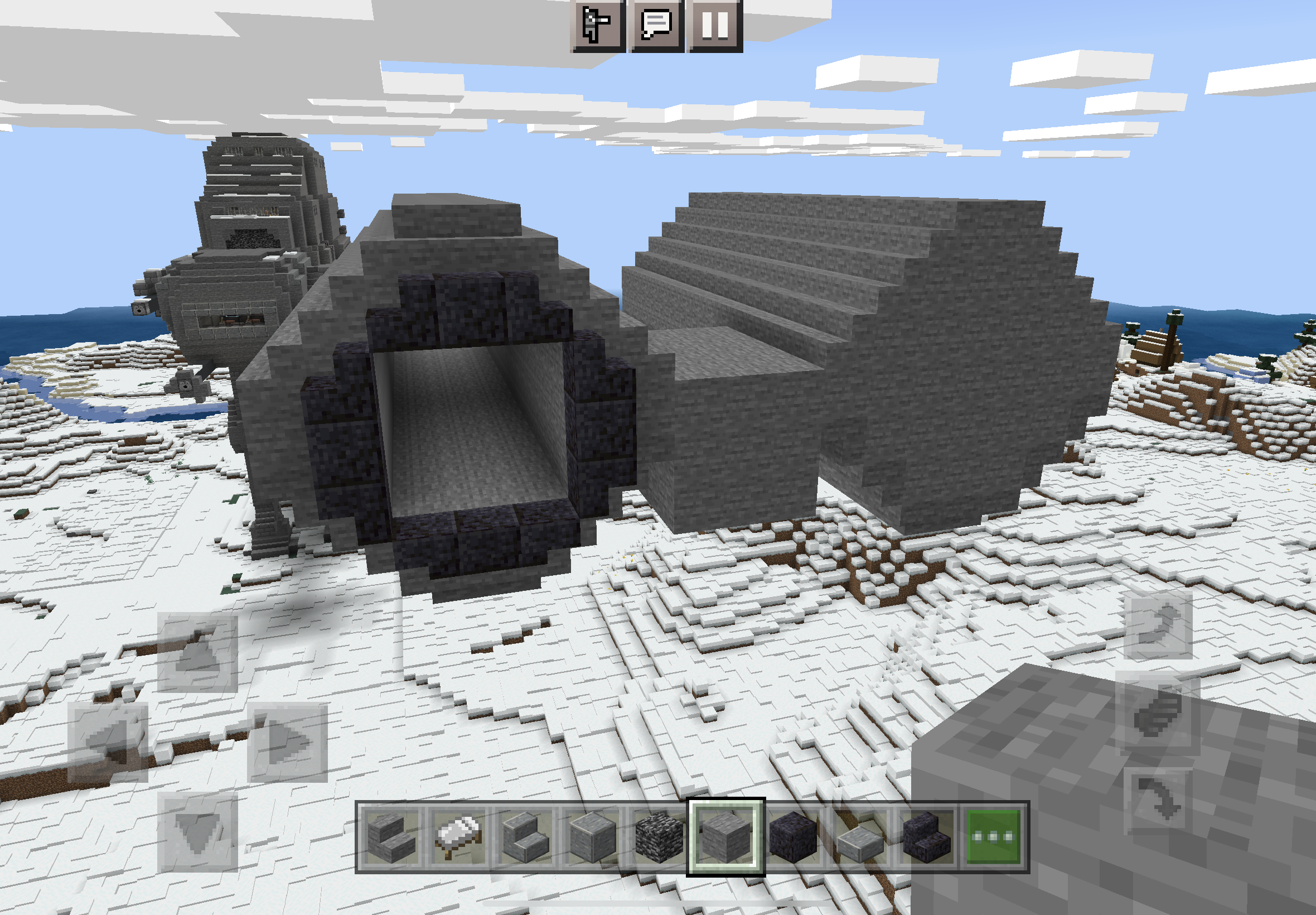Pick the gray stone slab slot

[859, 837]
